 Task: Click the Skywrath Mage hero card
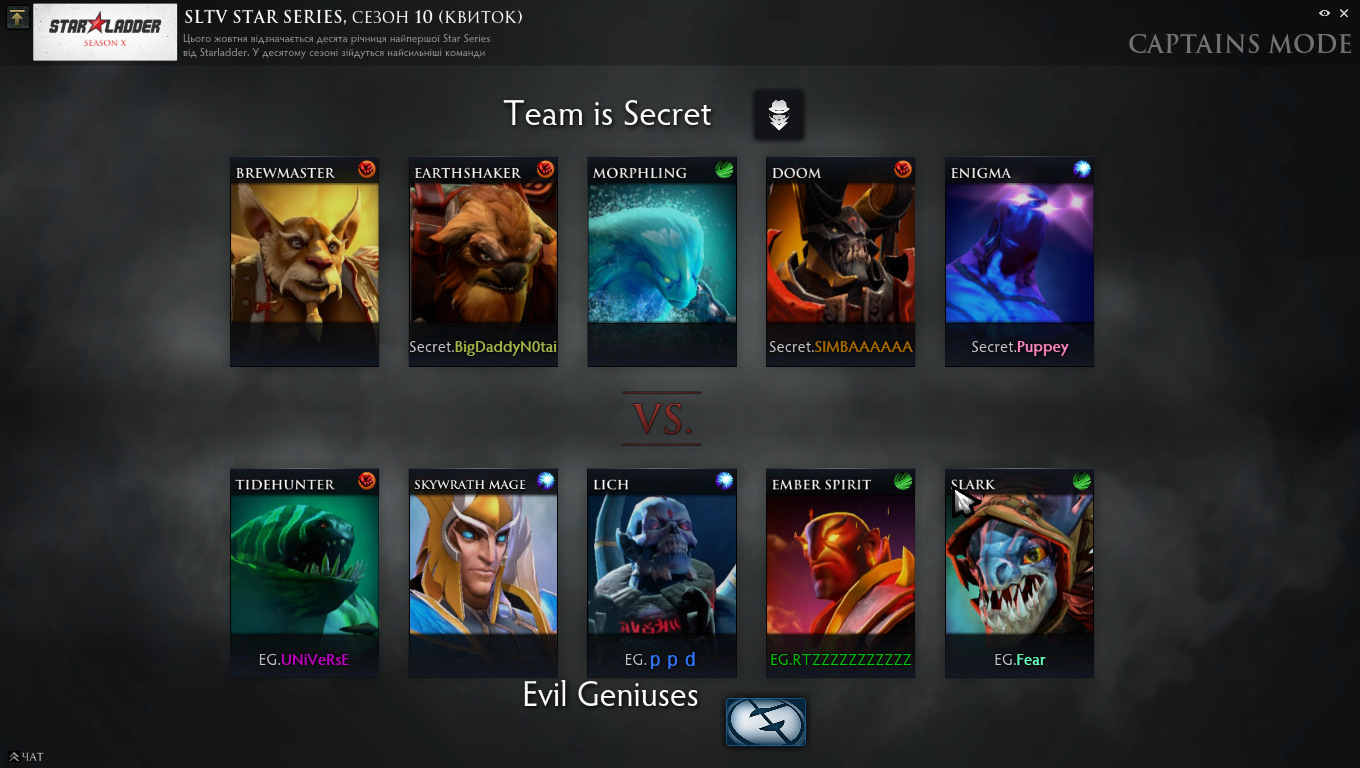[x=483, y=572]
